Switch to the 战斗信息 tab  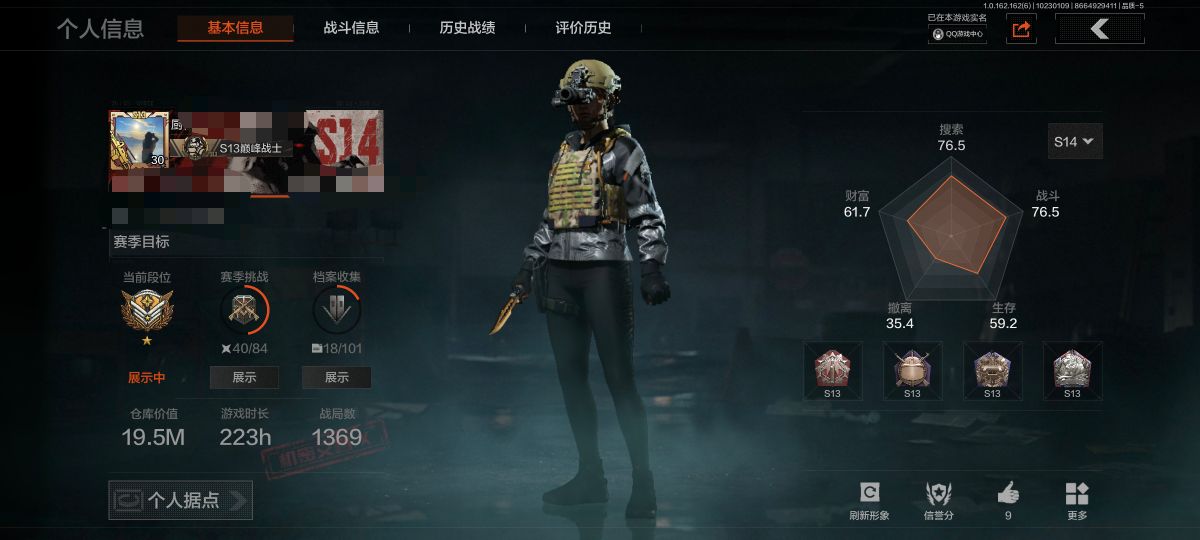point(351,28)
